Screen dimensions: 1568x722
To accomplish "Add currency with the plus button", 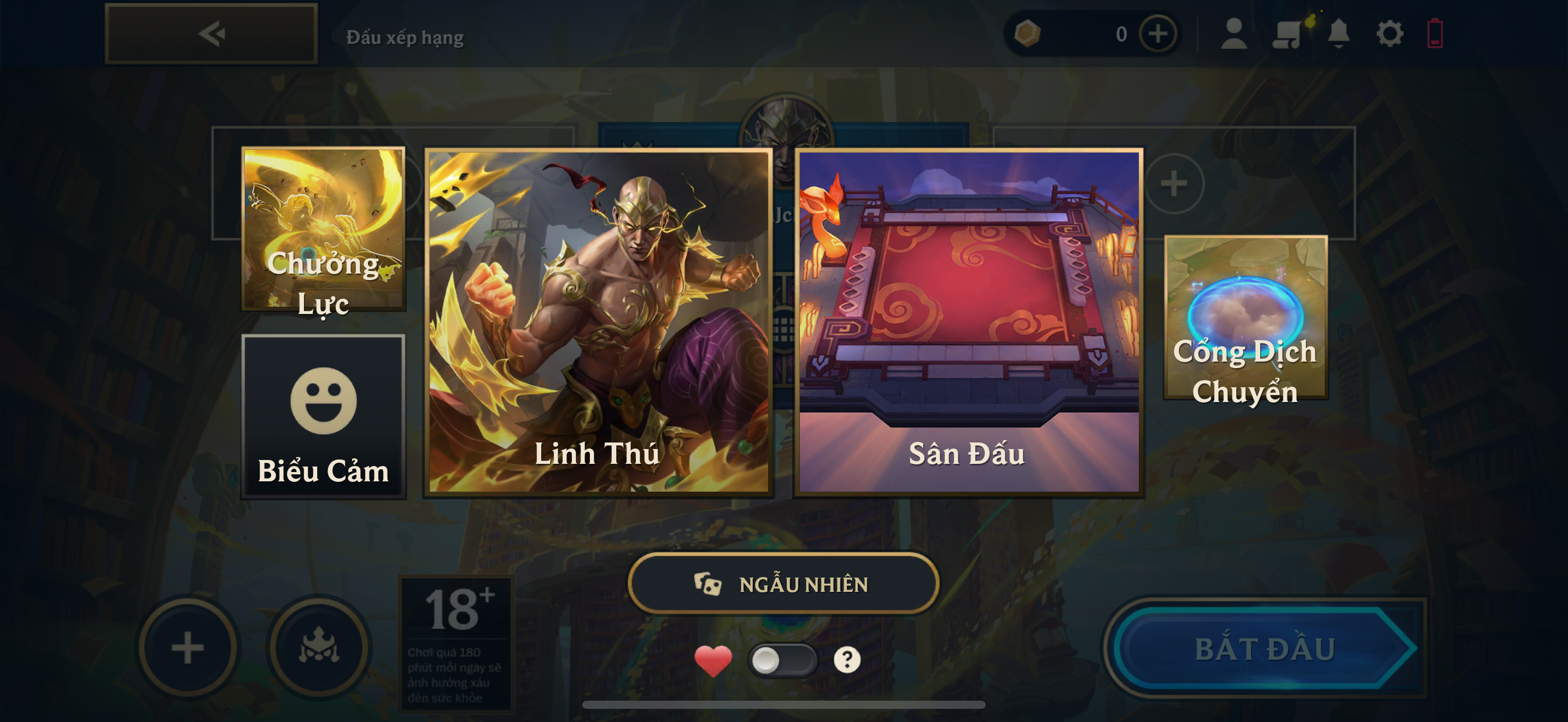I will [x=1158, y=33].
